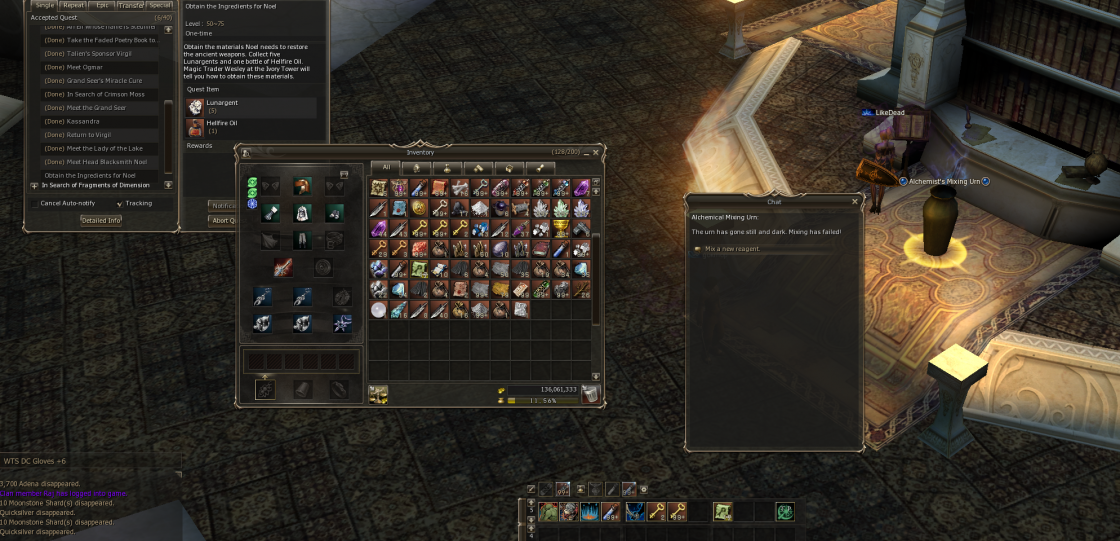
Task: Switch to the Repeat quest tab
Action: (74, 5)
